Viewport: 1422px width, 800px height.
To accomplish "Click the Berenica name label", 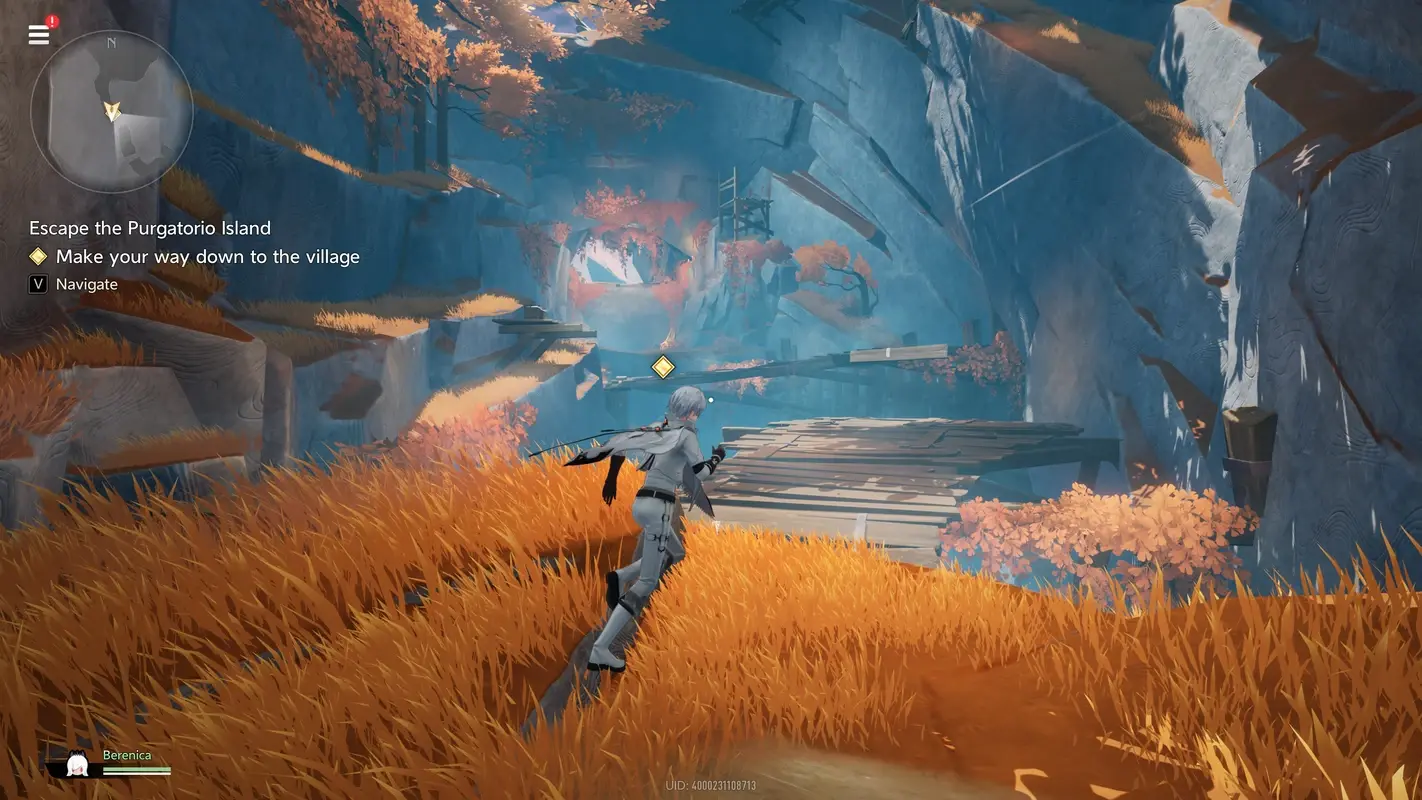I will [x=128, y=754].
